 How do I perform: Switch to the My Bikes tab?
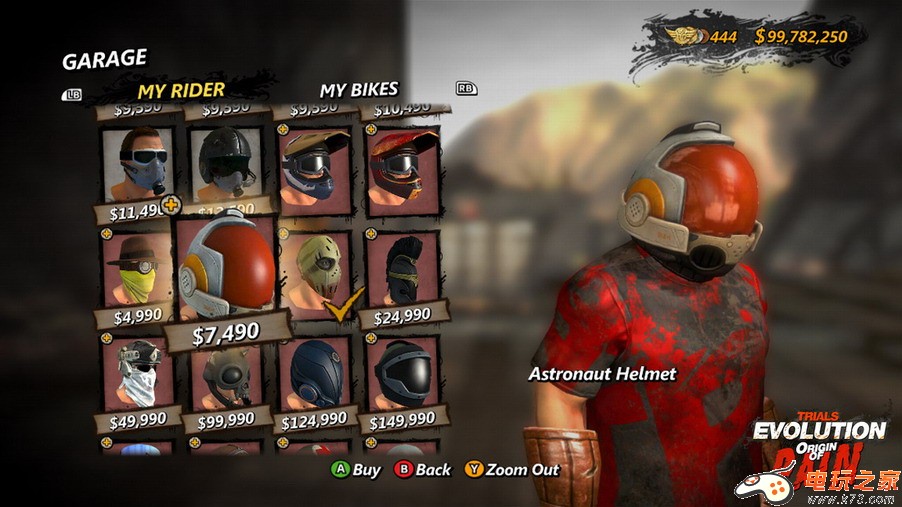point(358,90)
